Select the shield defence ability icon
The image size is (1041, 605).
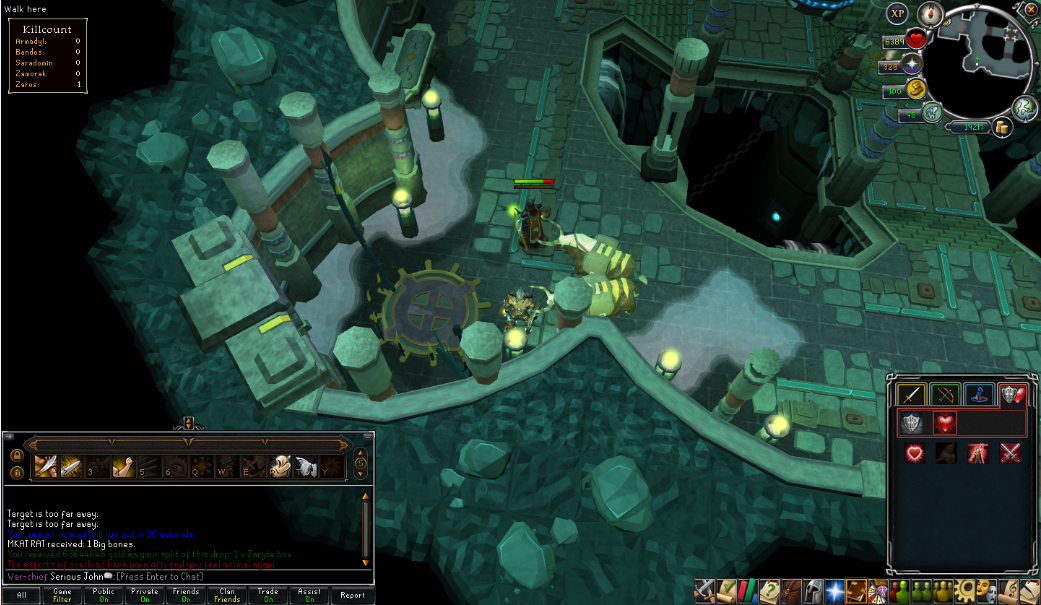[910, 423]
